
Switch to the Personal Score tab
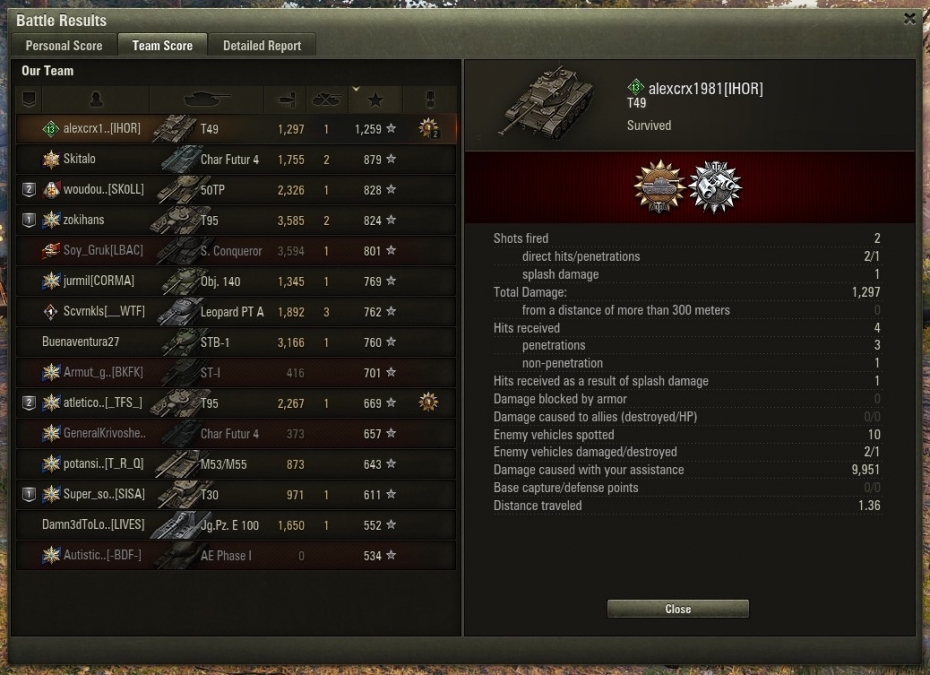click(x=64, y=46)
